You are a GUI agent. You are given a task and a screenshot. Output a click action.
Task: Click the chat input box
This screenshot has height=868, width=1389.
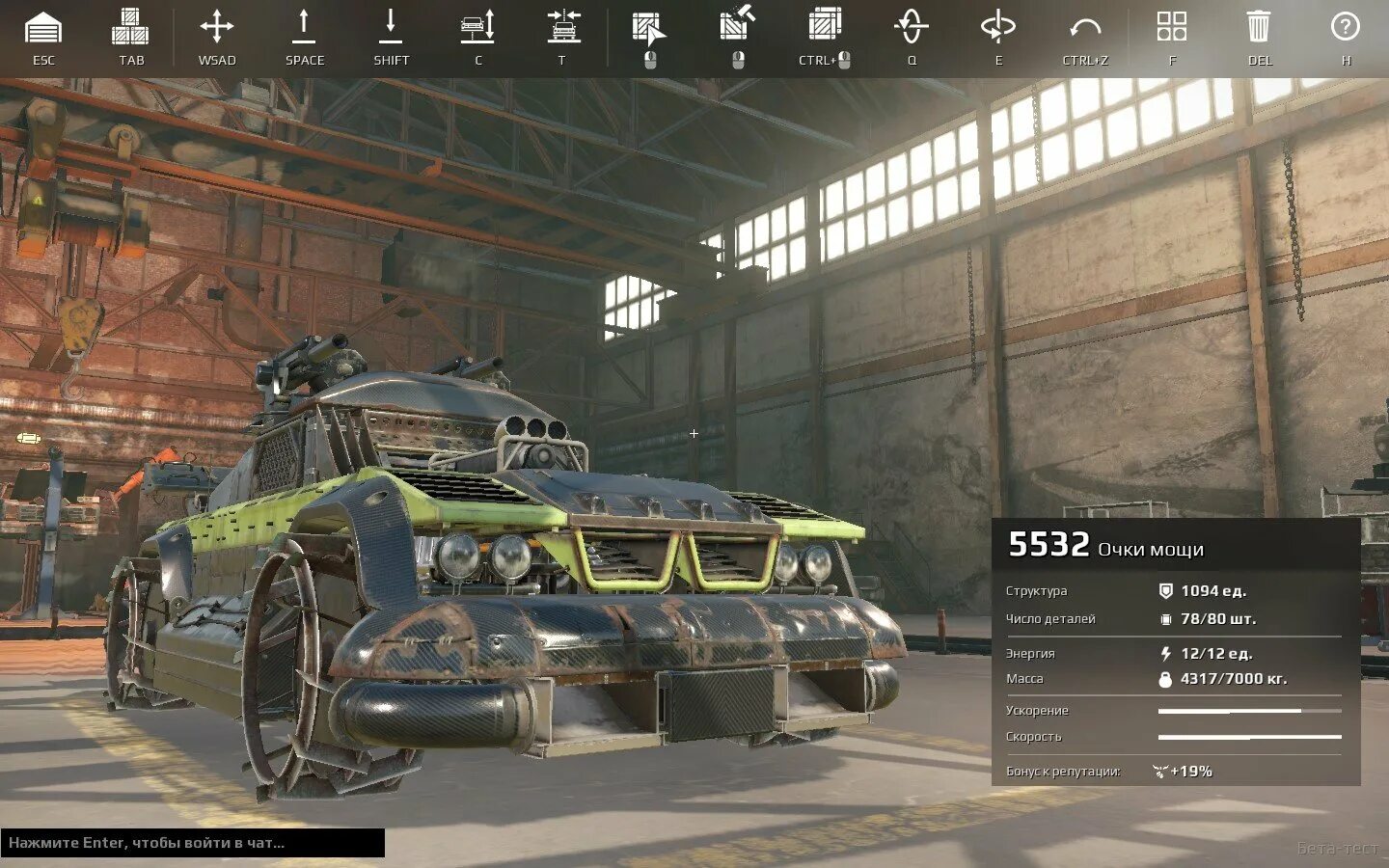(x=193, y=843)
